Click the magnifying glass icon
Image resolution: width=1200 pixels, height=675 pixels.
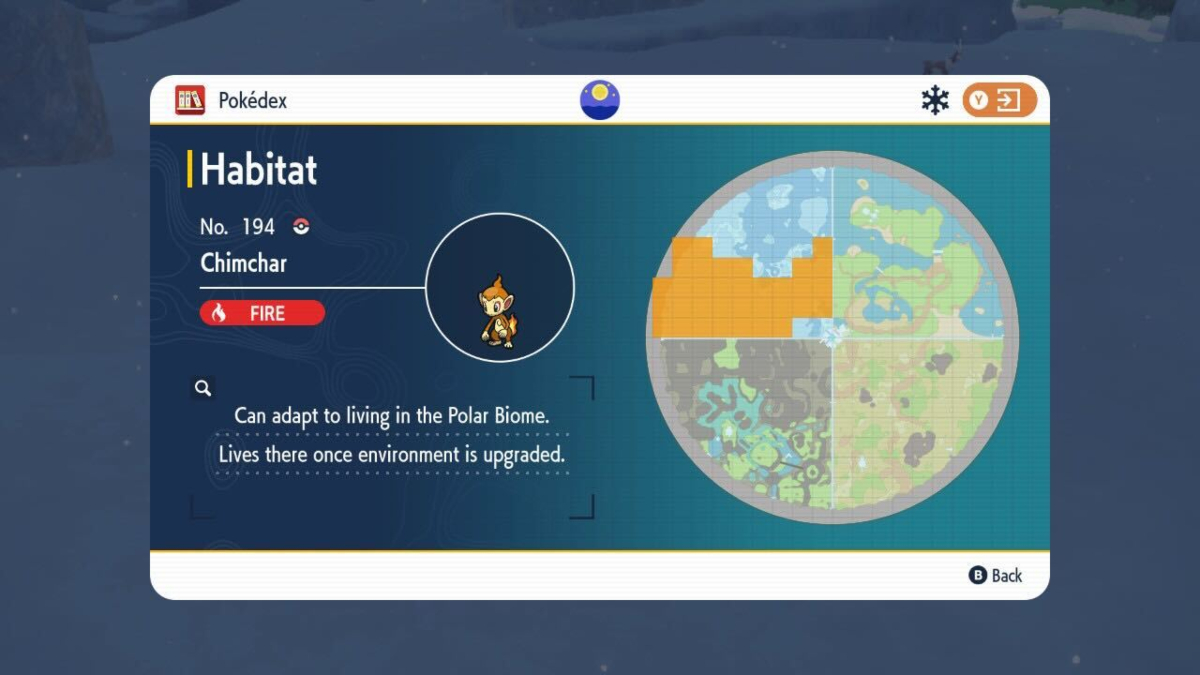point(202,388)
